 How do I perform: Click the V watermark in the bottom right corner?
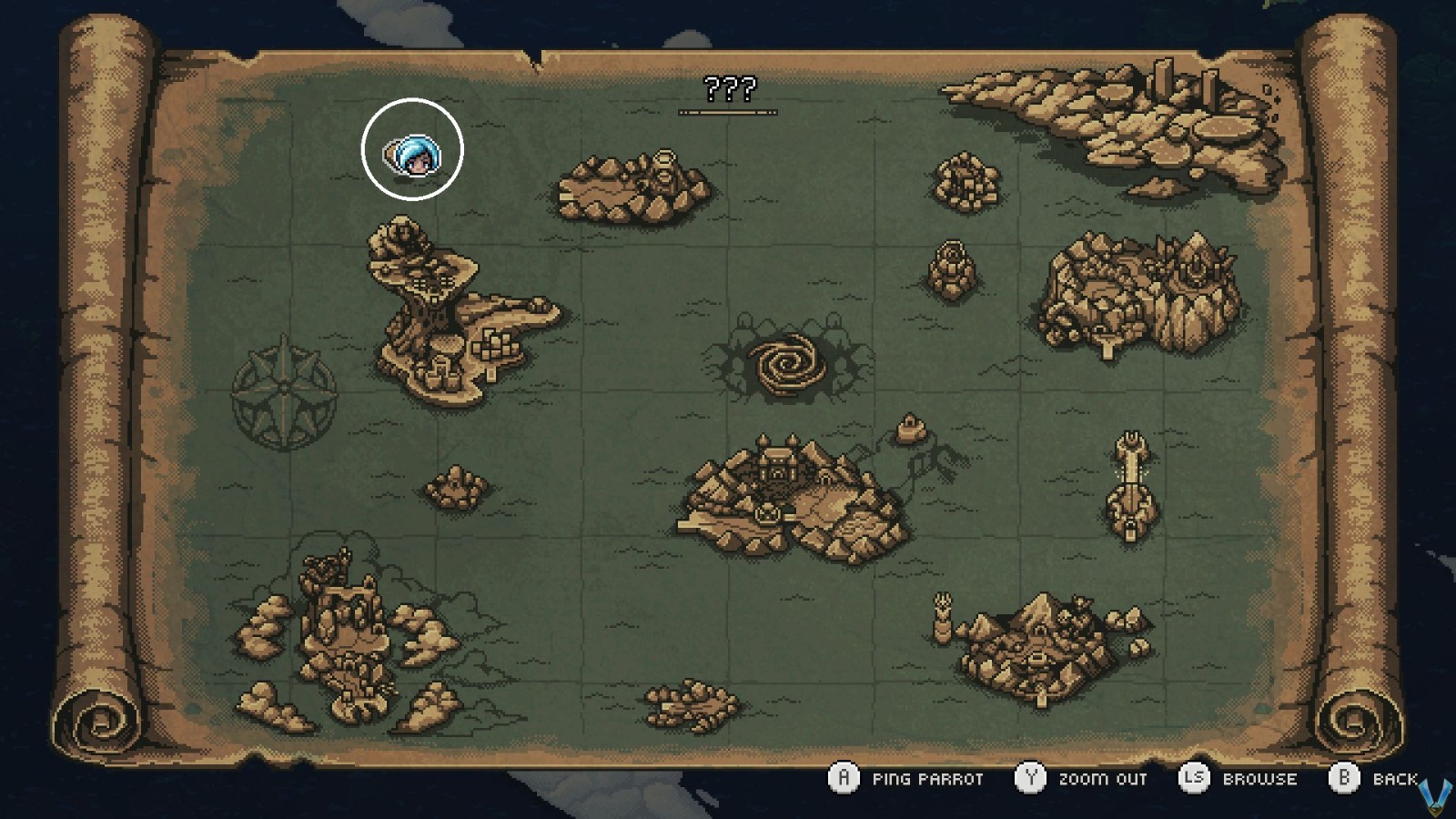[1434, 794]
